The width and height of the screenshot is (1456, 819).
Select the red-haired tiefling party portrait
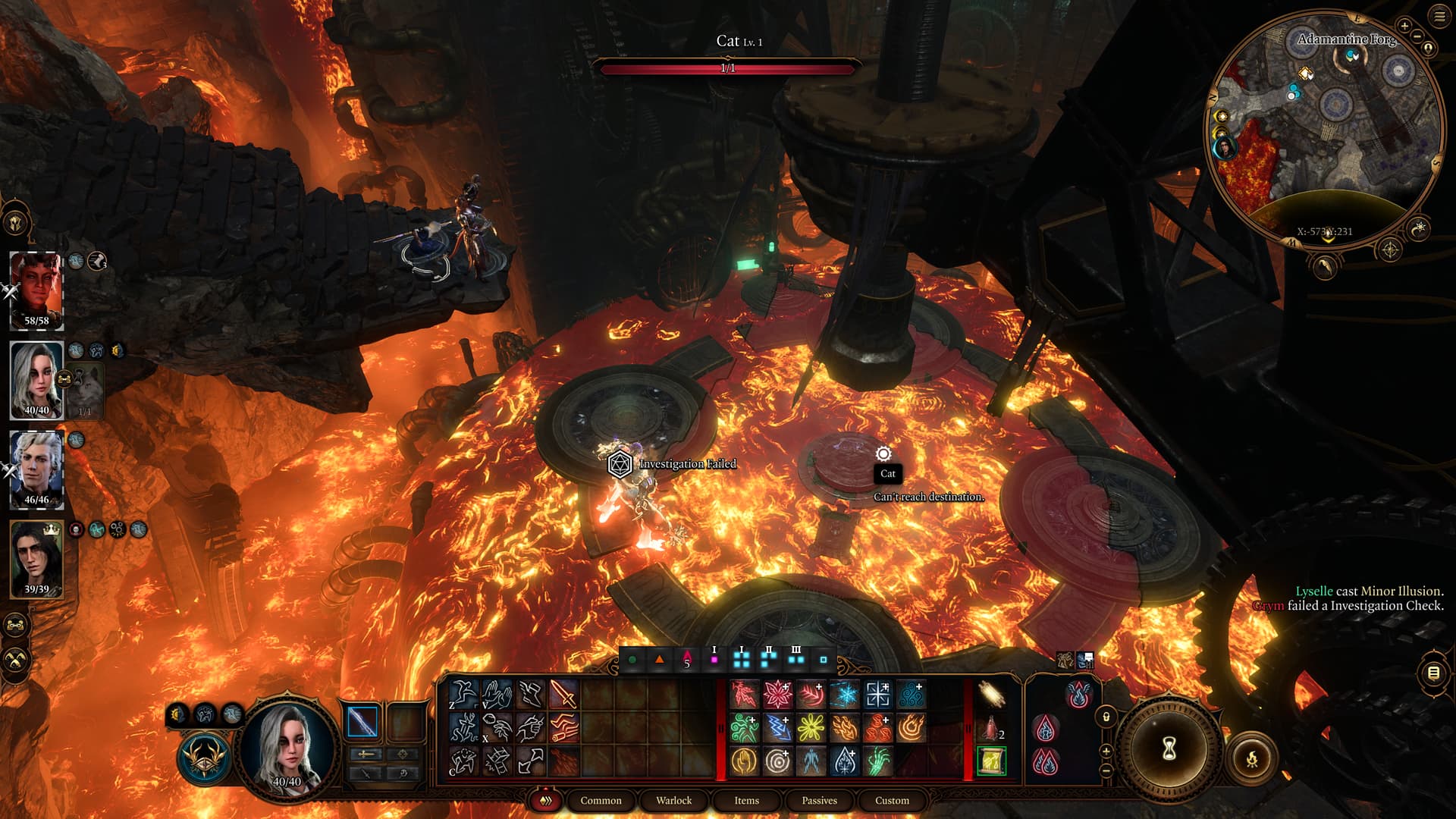(36, 290)
